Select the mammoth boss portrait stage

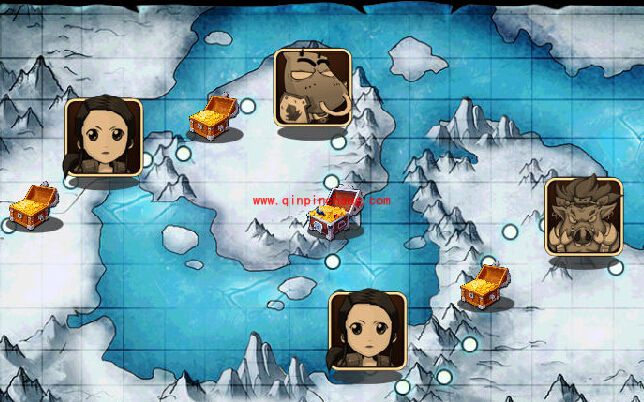(x=312, y=88)
